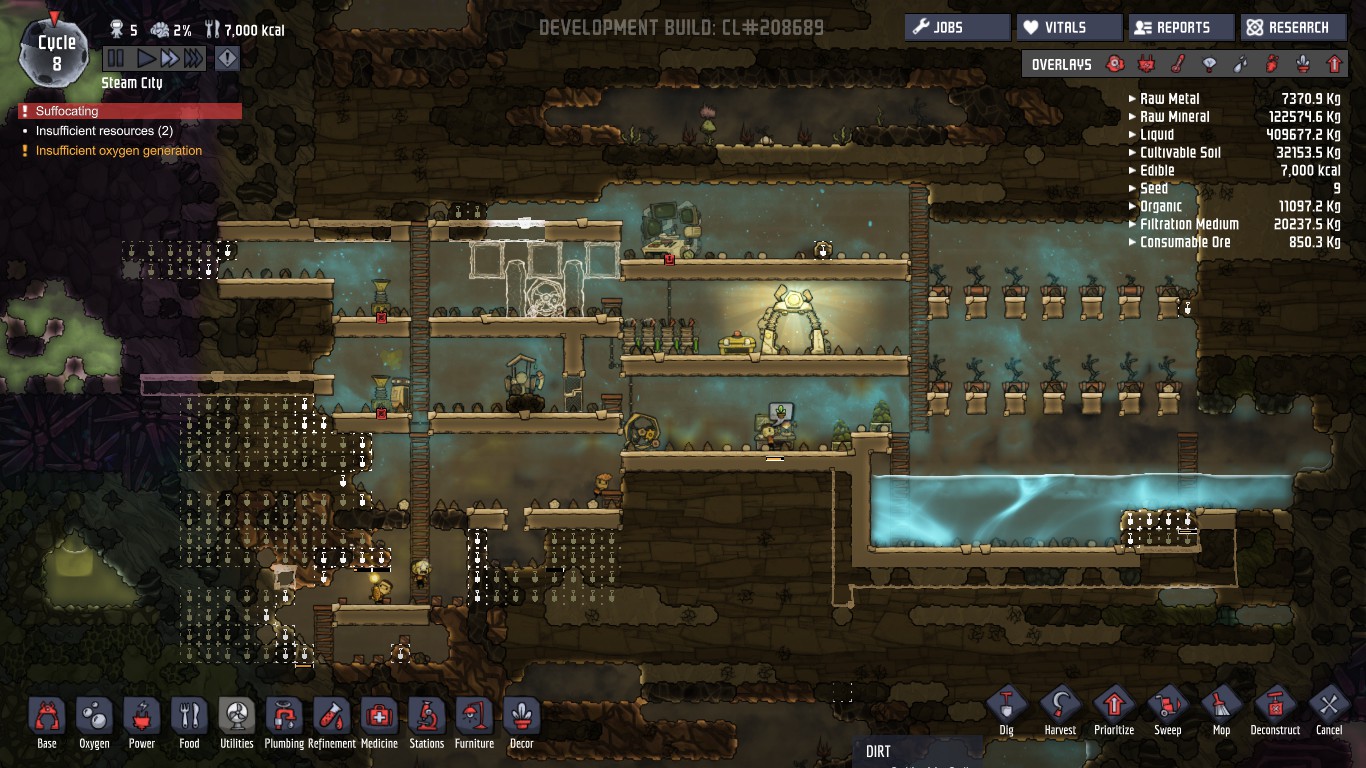Expand the Filtration Medium resource category
The height and width of the screenshot is (768, 1366).
1189,224
